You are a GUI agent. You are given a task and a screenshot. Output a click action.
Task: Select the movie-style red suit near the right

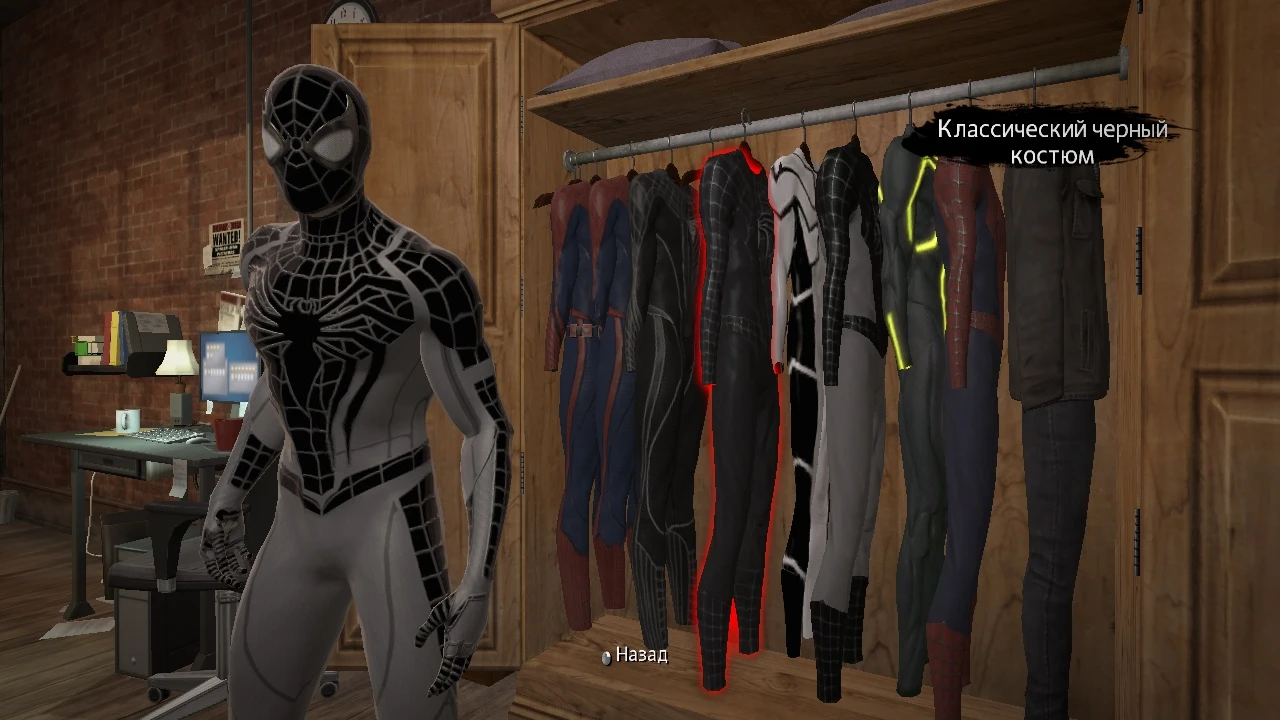[x=960, y=330]
